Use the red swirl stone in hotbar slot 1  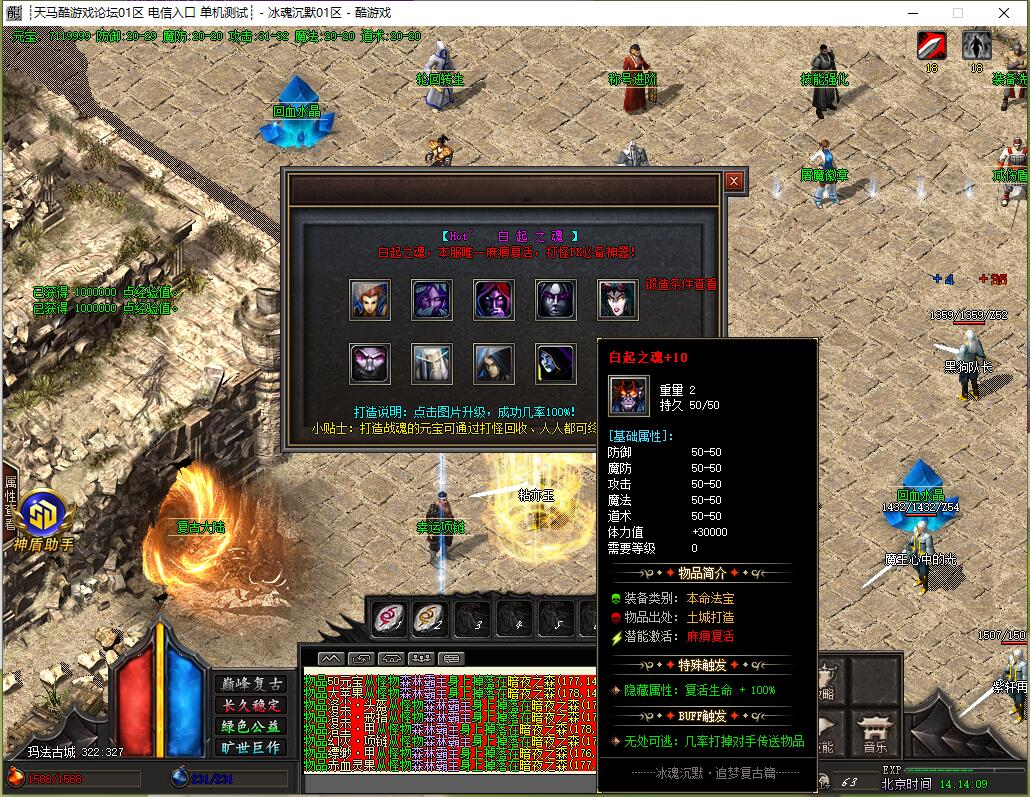tap(389, 620)
